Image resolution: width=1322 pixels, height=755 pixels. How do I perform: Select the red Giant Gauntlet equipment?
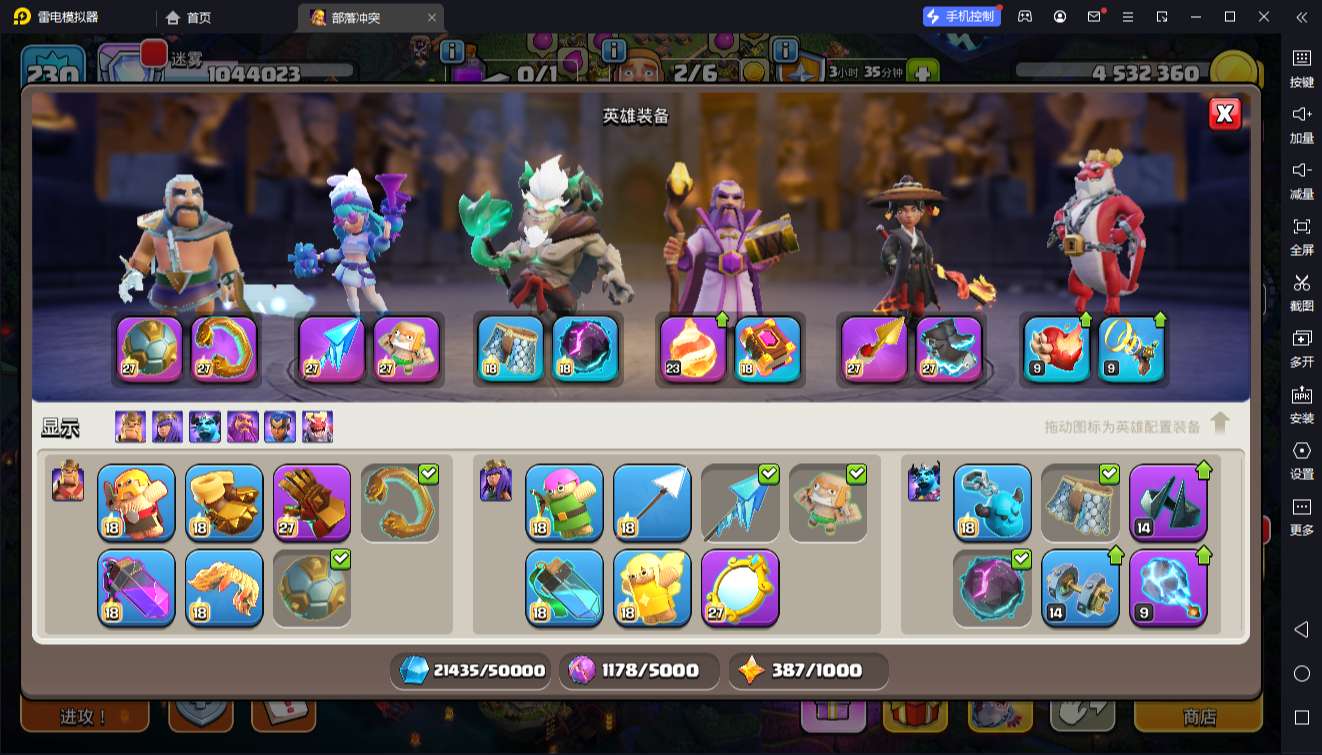[x=312, y=502]
